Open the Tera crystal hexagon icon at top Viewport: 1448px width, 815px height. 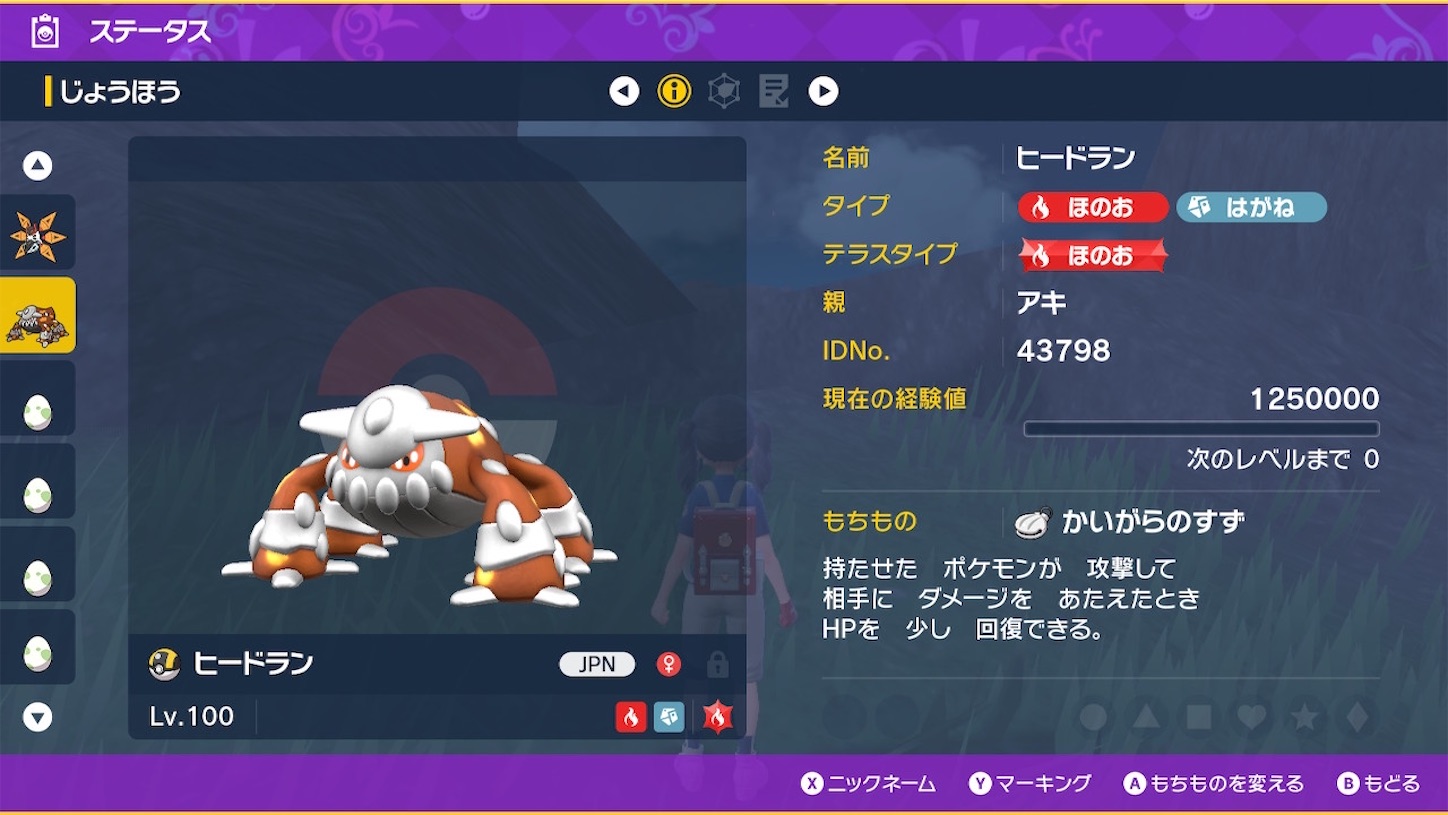pyautogui.click(x=723, y=90)
